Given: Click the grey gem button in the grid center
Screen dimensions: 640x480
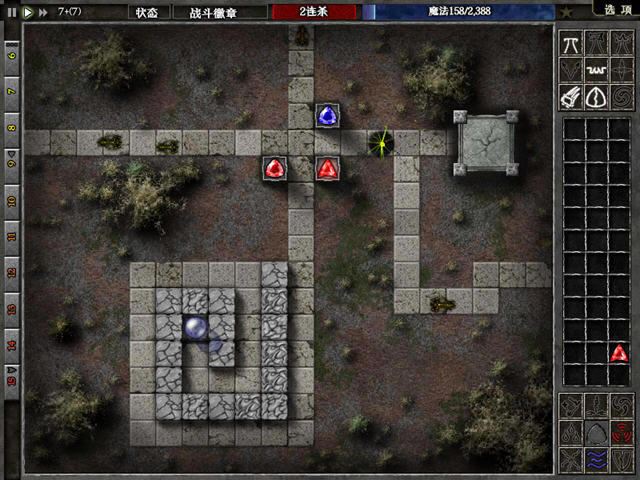Looking at the screenshot, I should [596, 433].
